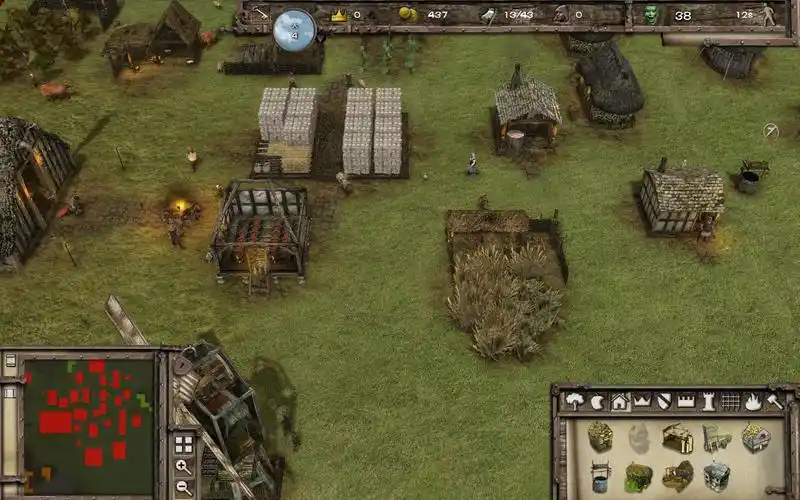Open the tree category tab
800x500 pixels.
coord(575,401)
